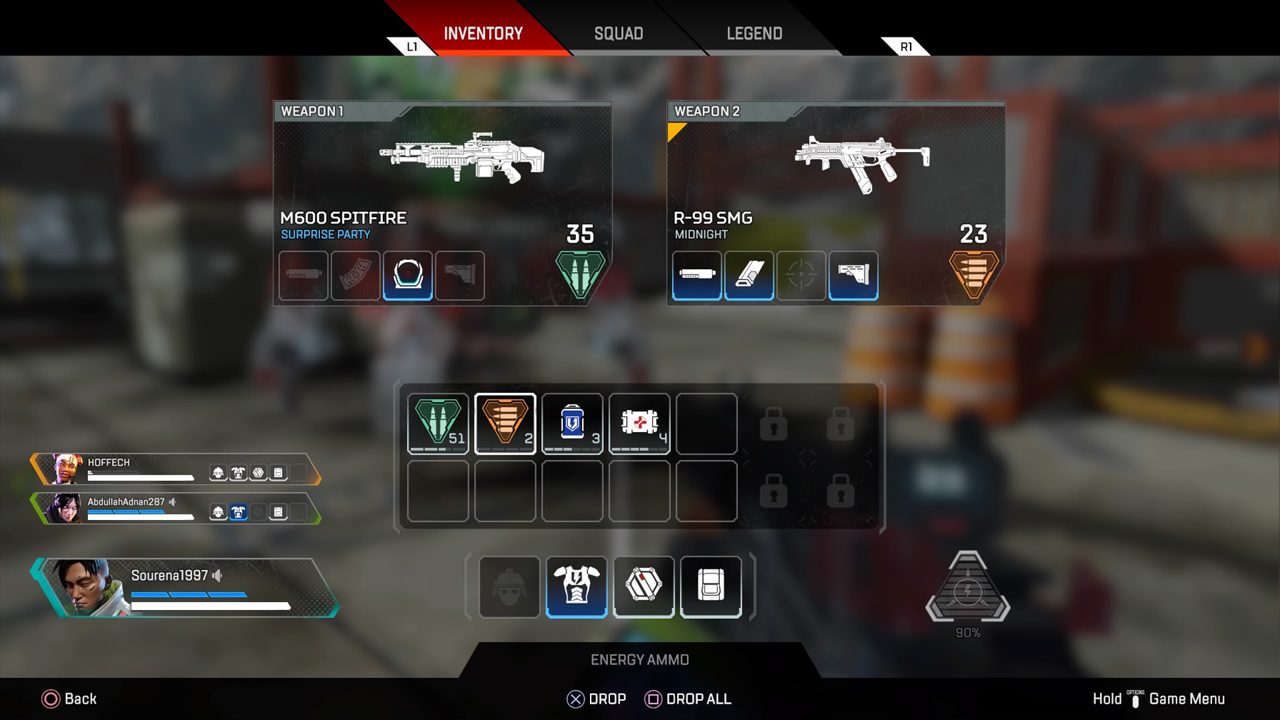This screenshot has width=1280, height=720.
Task: Click the med kit syringe slot
Action: (639, 424)
